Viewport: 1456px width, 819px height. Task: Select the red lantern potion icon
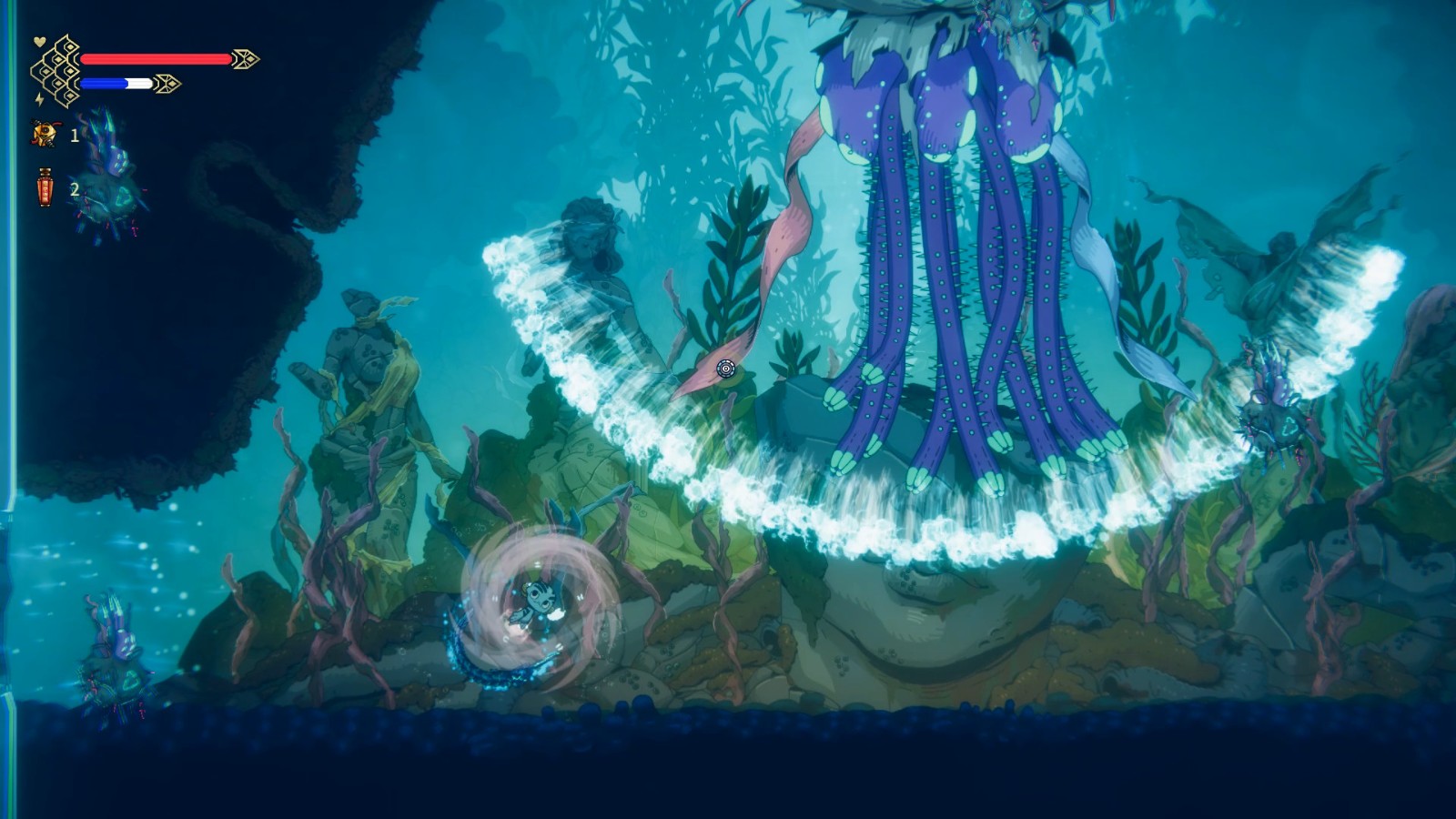[45, 189]
